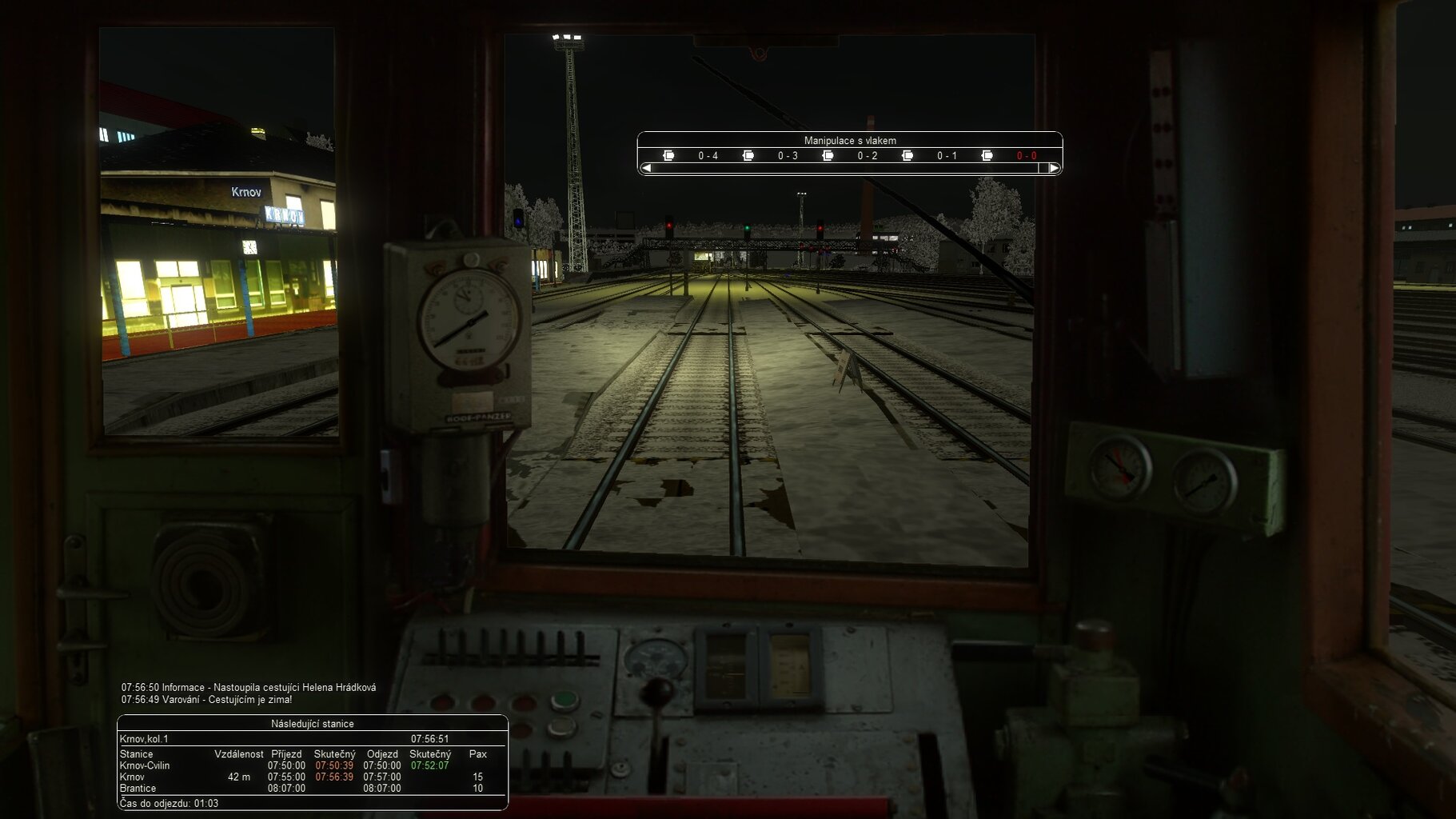
Task: Open car 0-1 from the train panel
Action: (x=947, y=156)
